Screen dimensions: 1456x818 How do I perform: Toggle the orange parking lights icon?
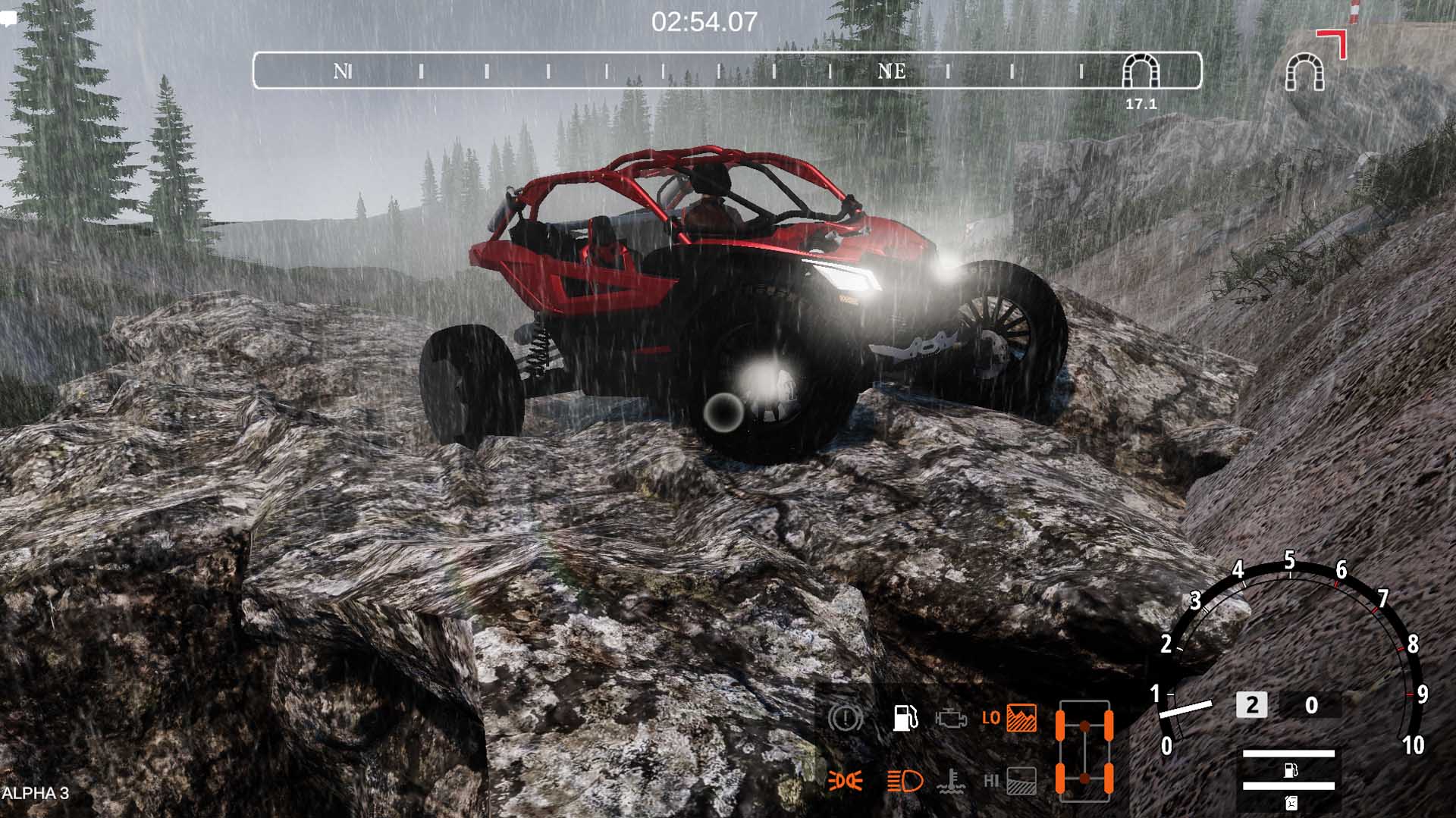(845, 780)
